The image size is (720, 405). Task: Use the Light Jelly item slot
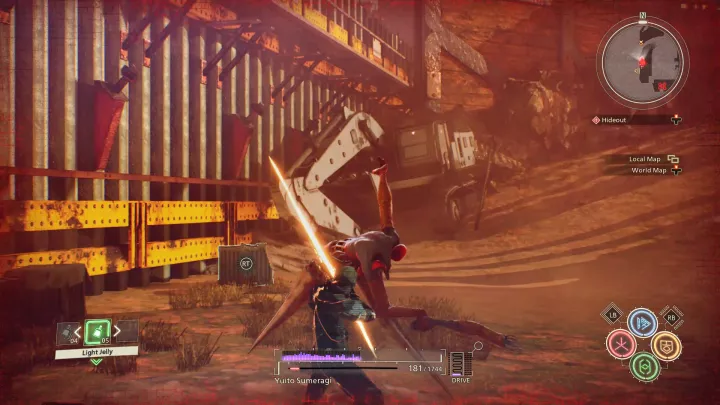click(x=97, y=332)
